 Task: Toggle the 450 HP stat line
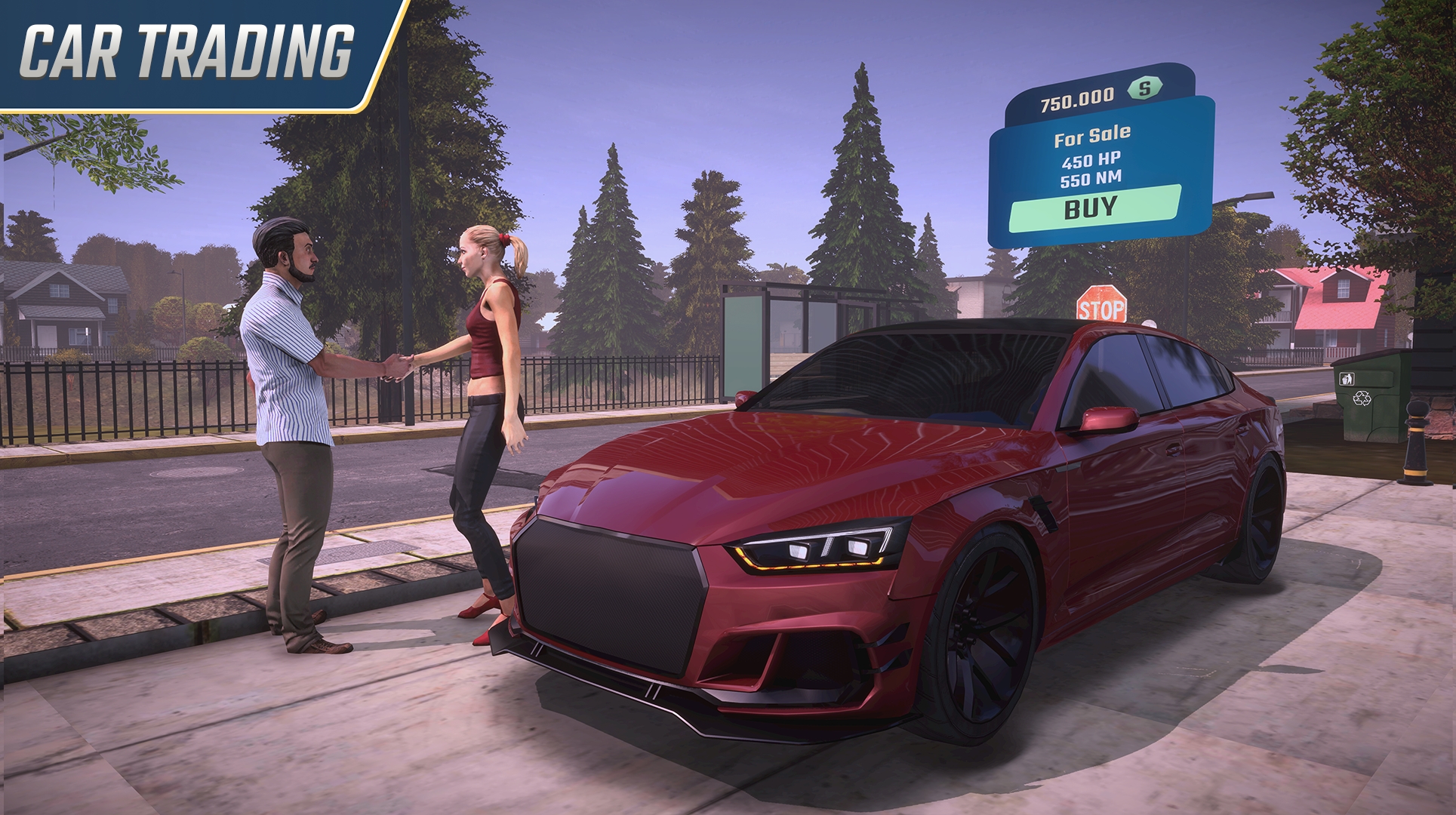point(1089,160)
